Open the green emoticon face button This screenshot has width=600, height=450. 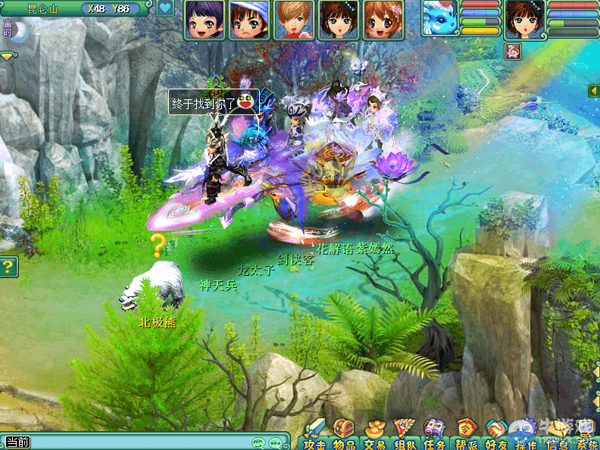257,442
